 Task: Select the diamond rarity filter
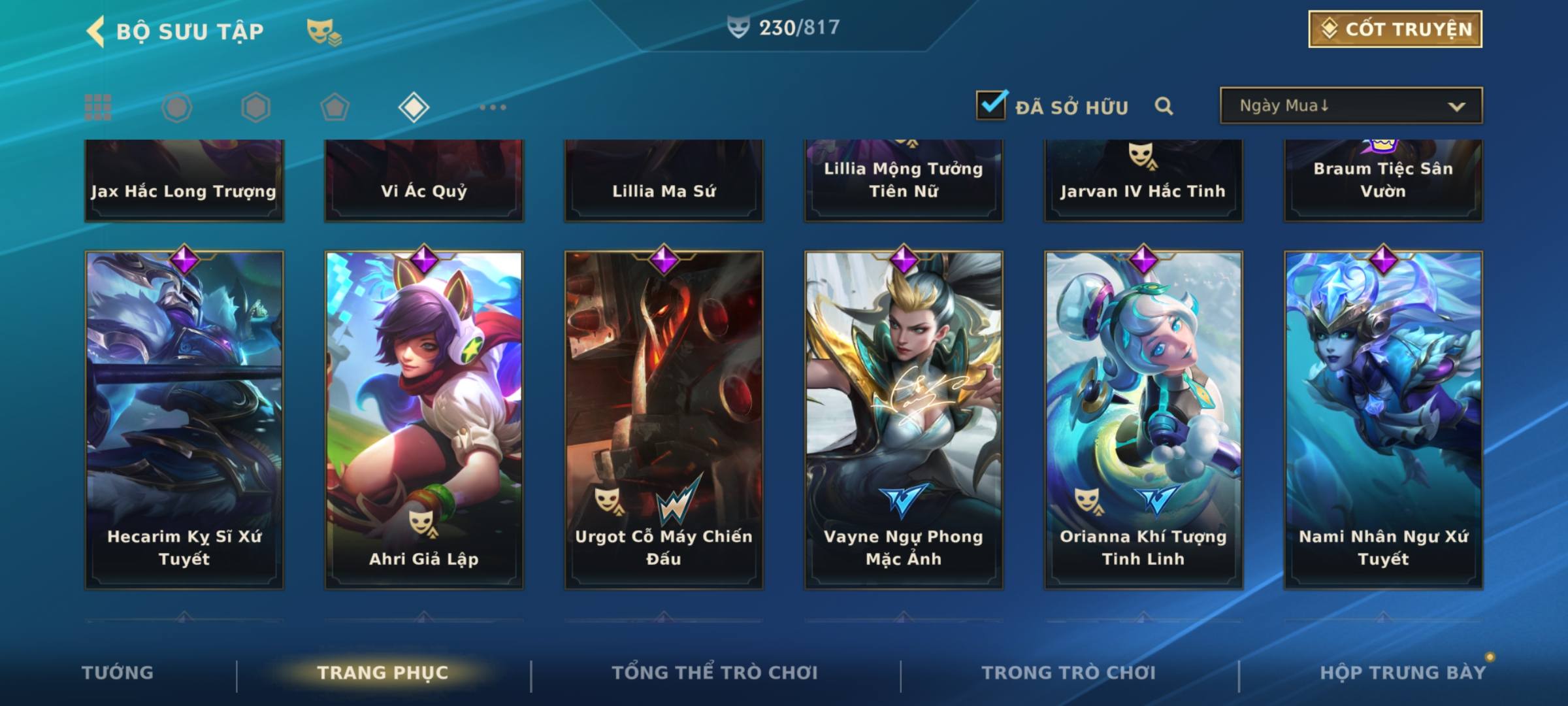(x=414, y=107)
